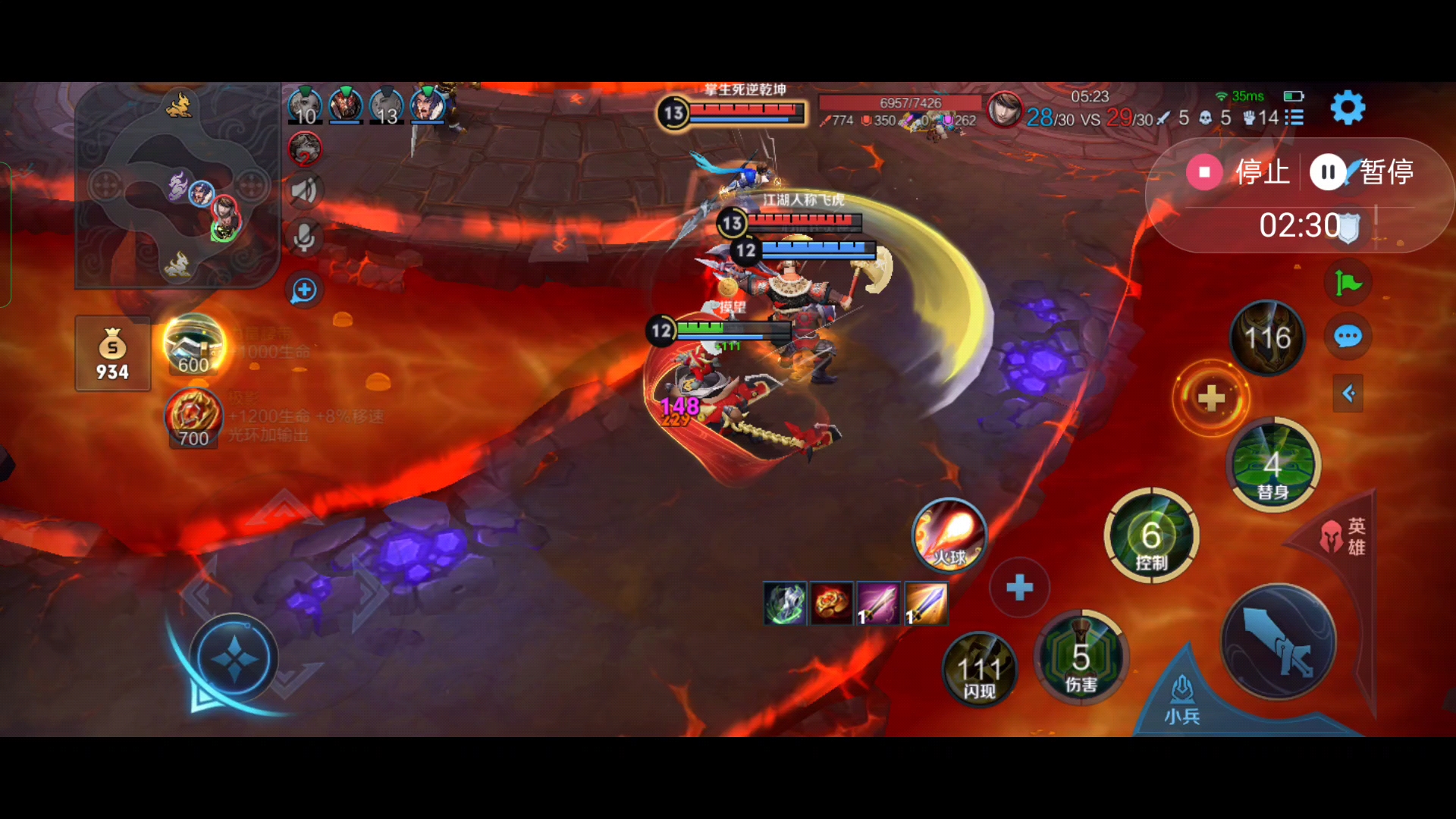Tap the sword basic attack button

click(1279, 642)
